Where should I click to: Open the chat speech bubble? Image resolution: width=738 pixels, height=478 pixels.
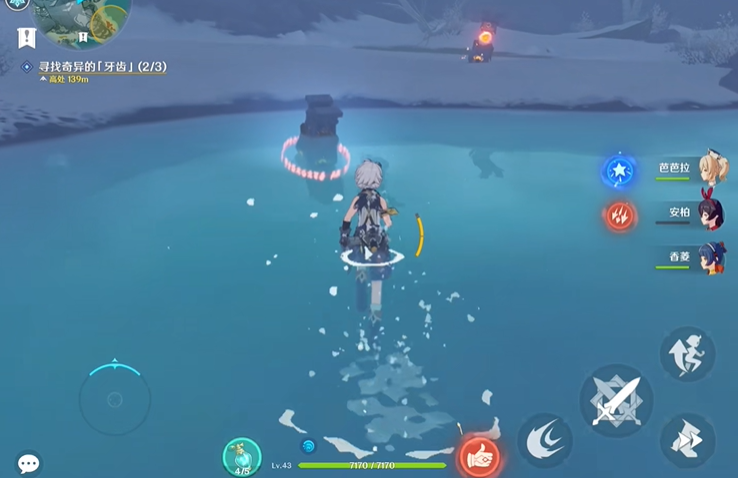click(x=28, y=464)
